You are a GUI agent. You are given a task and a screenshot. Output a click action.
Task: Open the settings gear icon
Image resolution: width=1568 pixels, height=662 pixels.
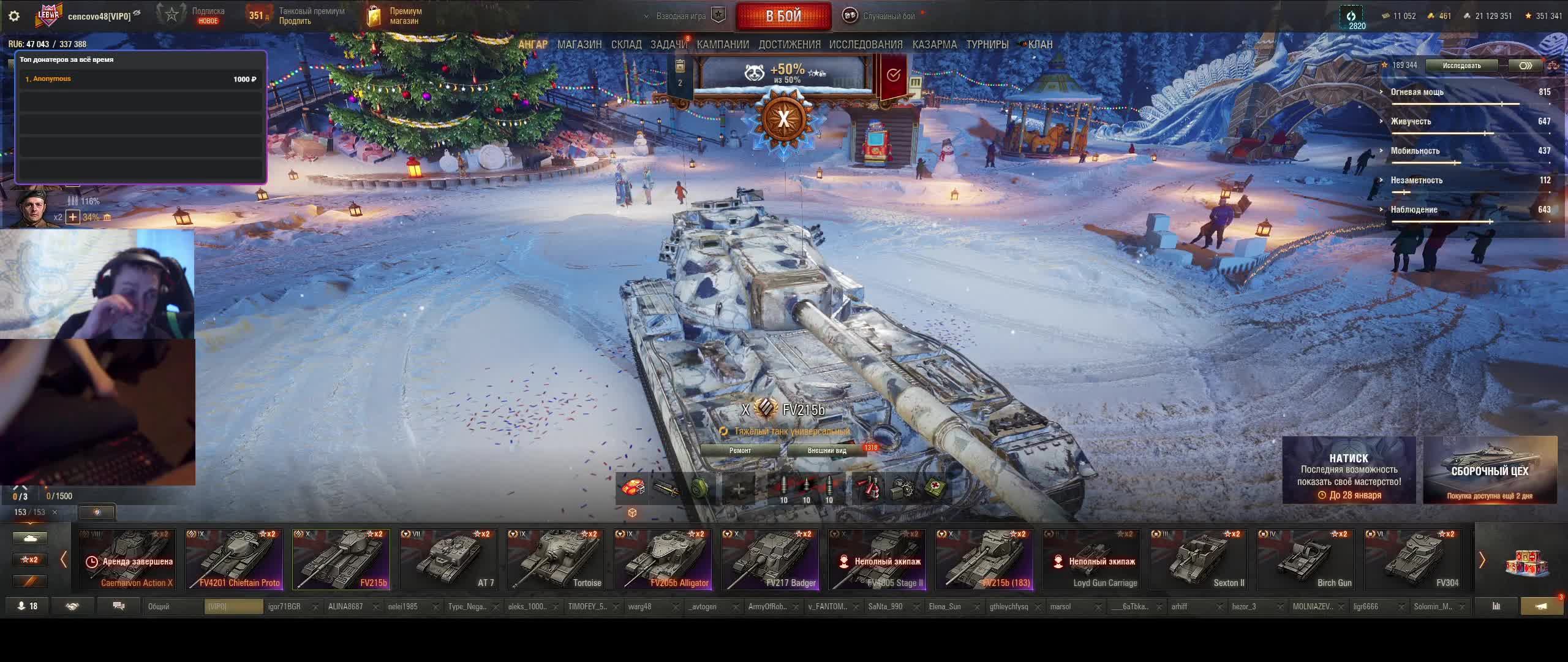14,17
